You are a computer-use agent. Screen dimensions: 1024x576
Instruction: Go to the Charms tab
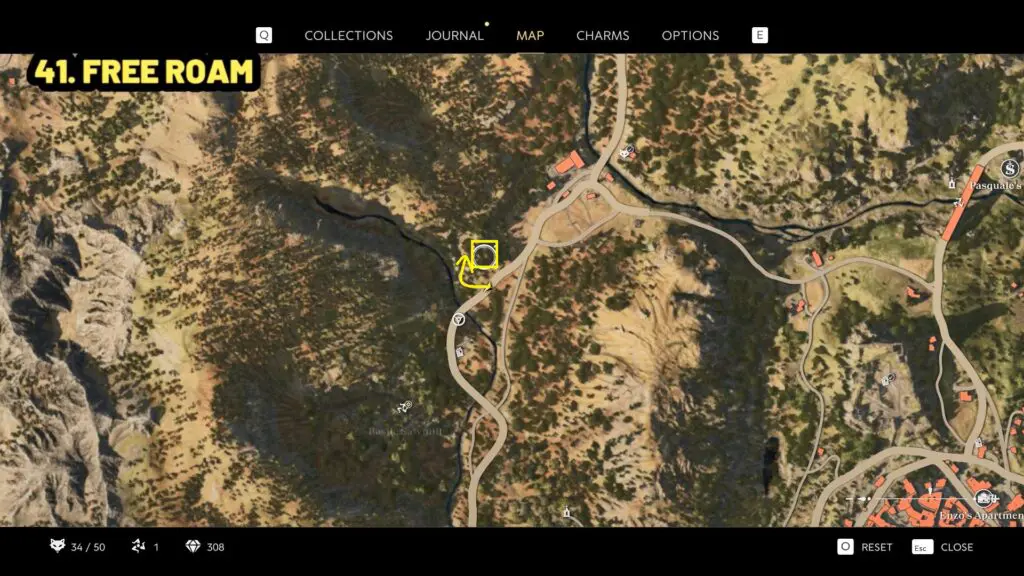(602, 35)
